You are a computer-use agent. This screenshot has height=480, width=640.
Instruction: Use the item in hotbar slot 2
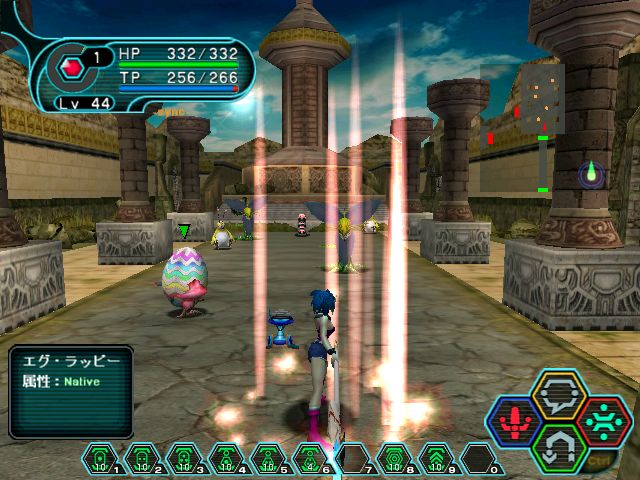[142, 458]
